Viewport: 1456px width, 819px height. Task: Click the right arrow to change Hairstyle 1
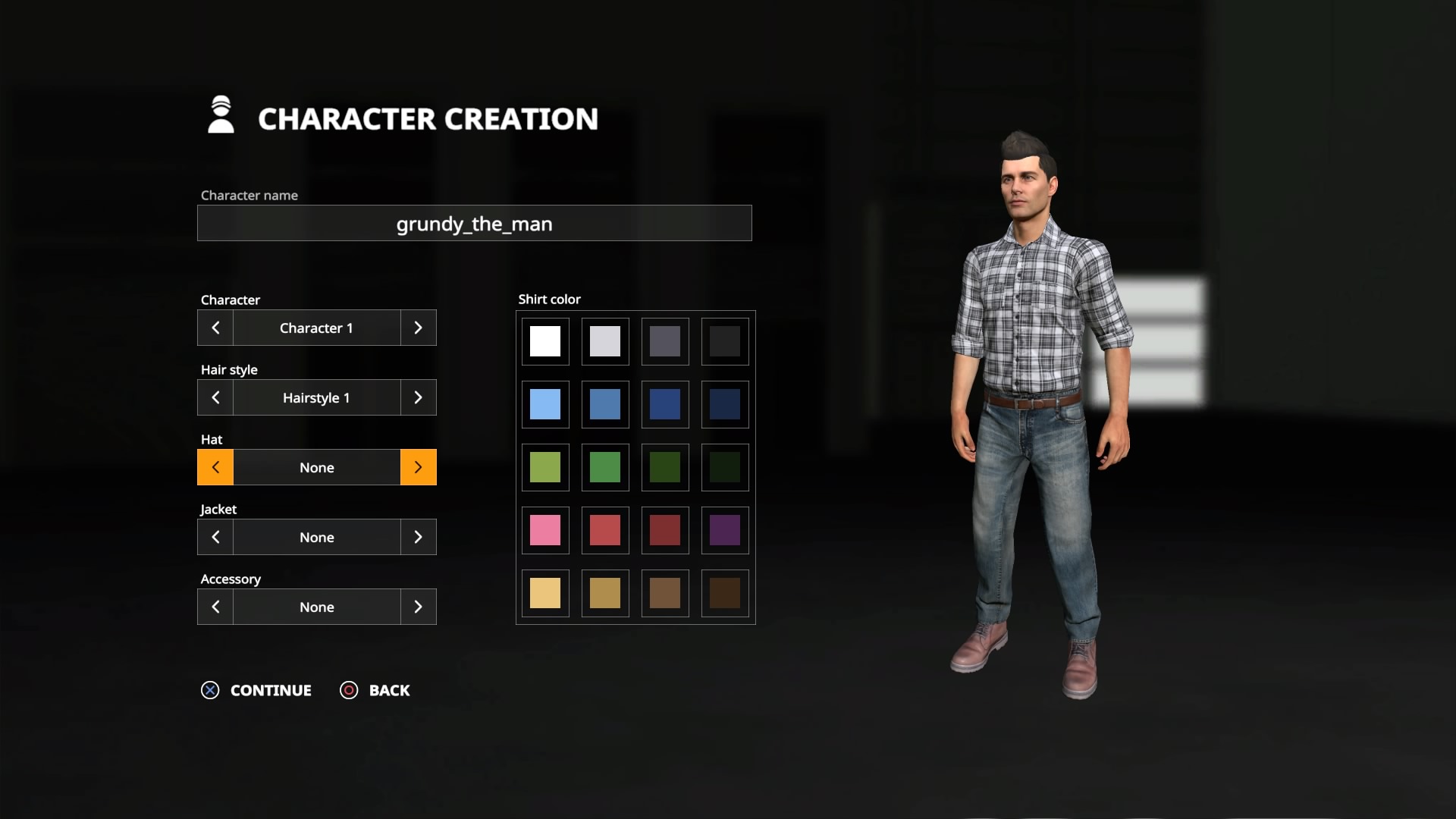pyautogui.click(x=418, y=397)
